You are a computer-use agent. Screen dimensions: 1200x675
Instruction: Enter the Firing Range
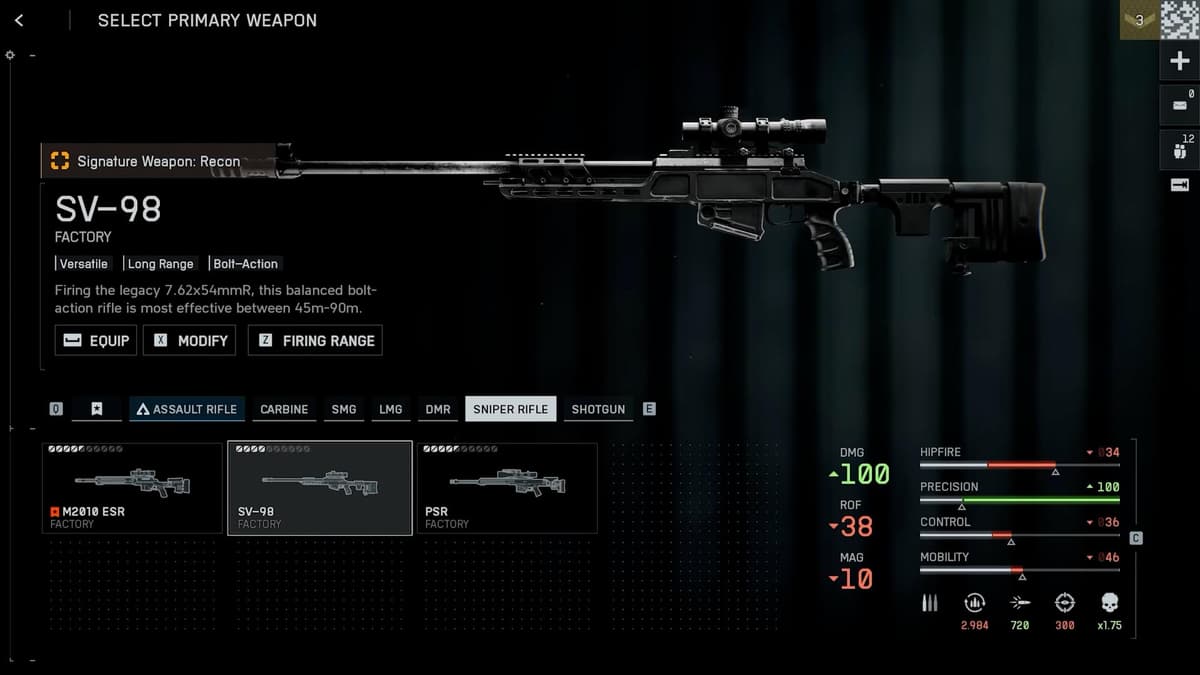[315, 340]
